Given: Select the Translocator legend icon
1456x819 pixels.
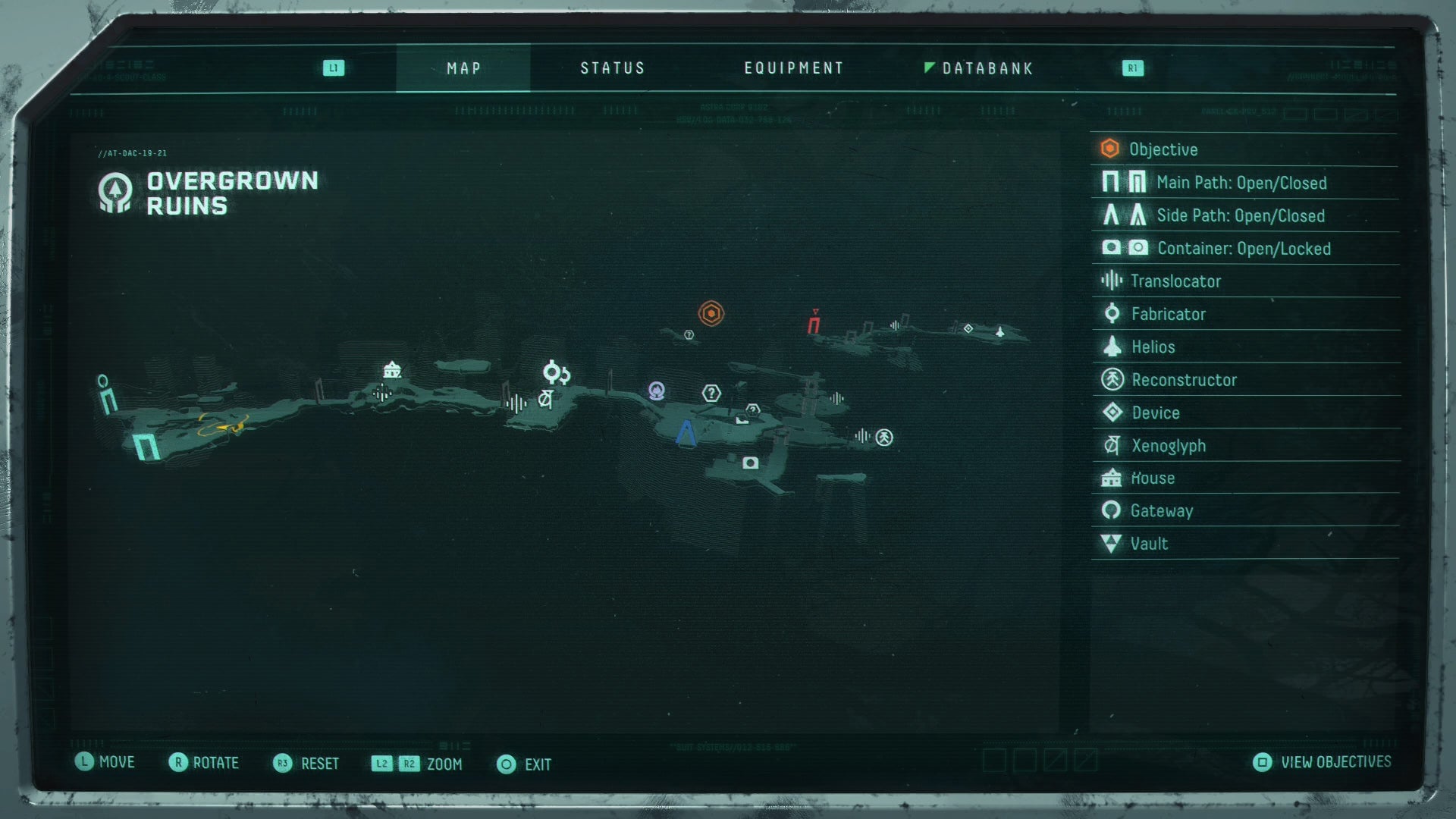Looking at the screenshot, I should pyautogui.click(x=1112, y=281).
